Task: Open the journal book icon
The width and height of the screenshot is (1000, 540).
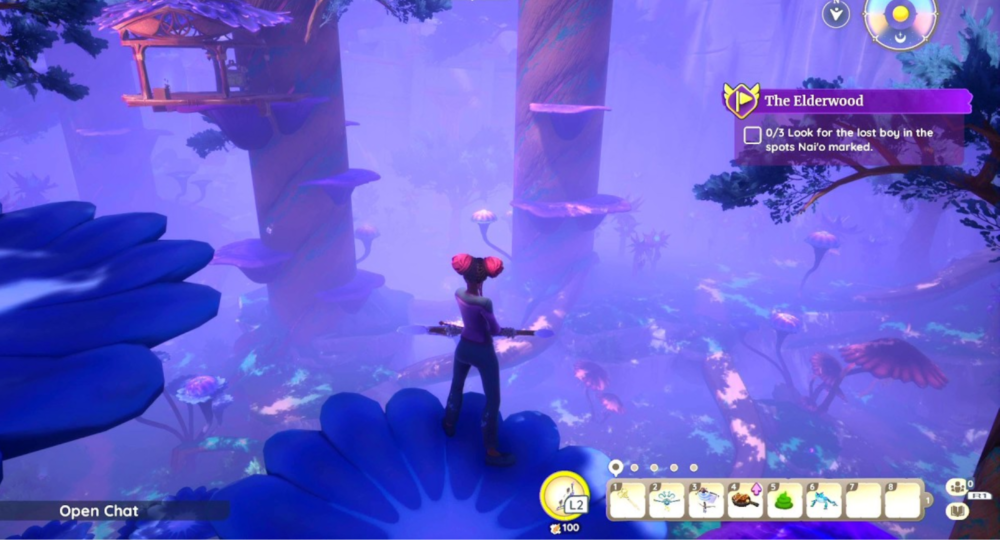Action: [x=956, y=511]
